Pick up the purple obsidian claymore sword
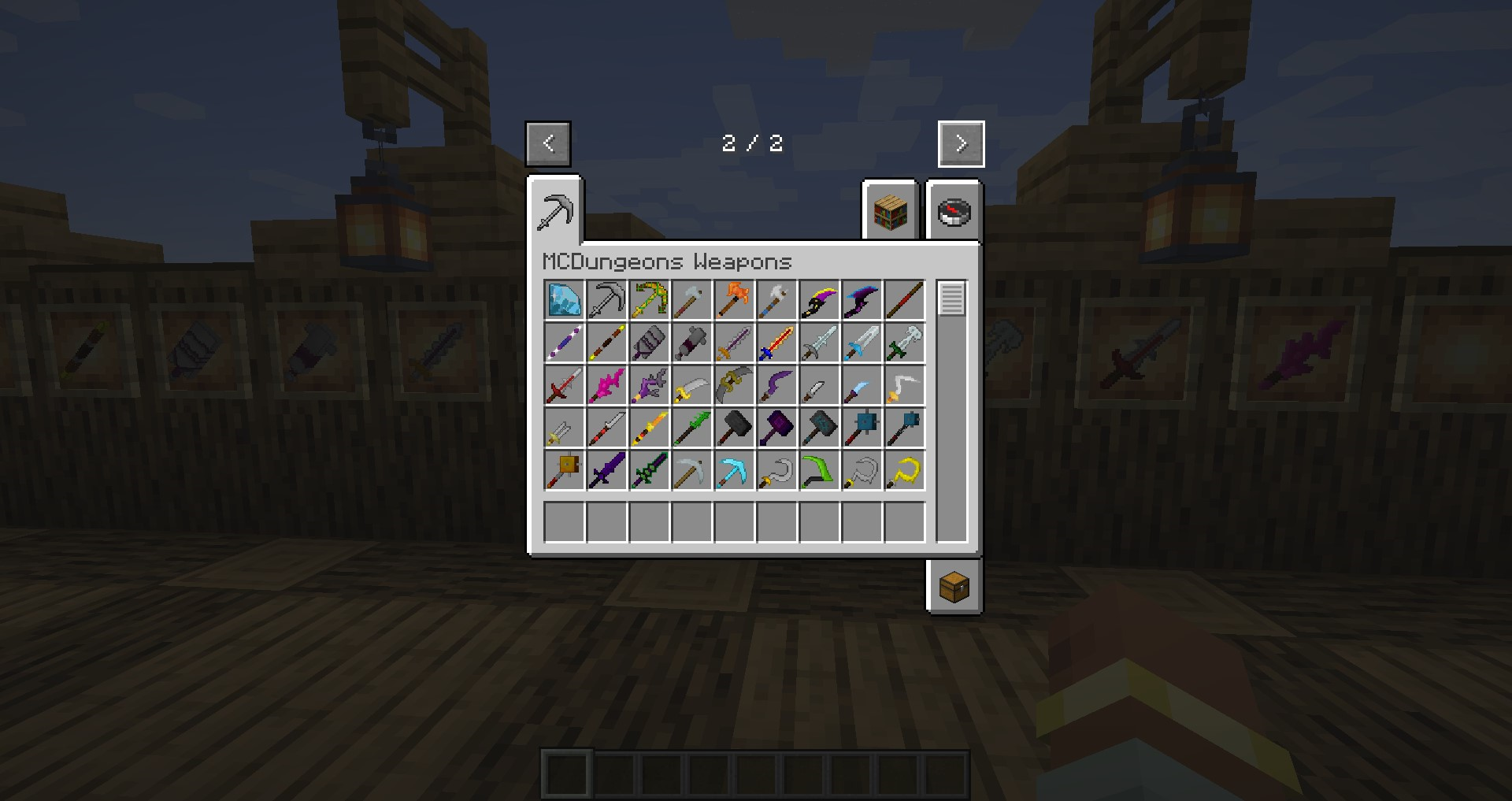 (x=606, y=469)
